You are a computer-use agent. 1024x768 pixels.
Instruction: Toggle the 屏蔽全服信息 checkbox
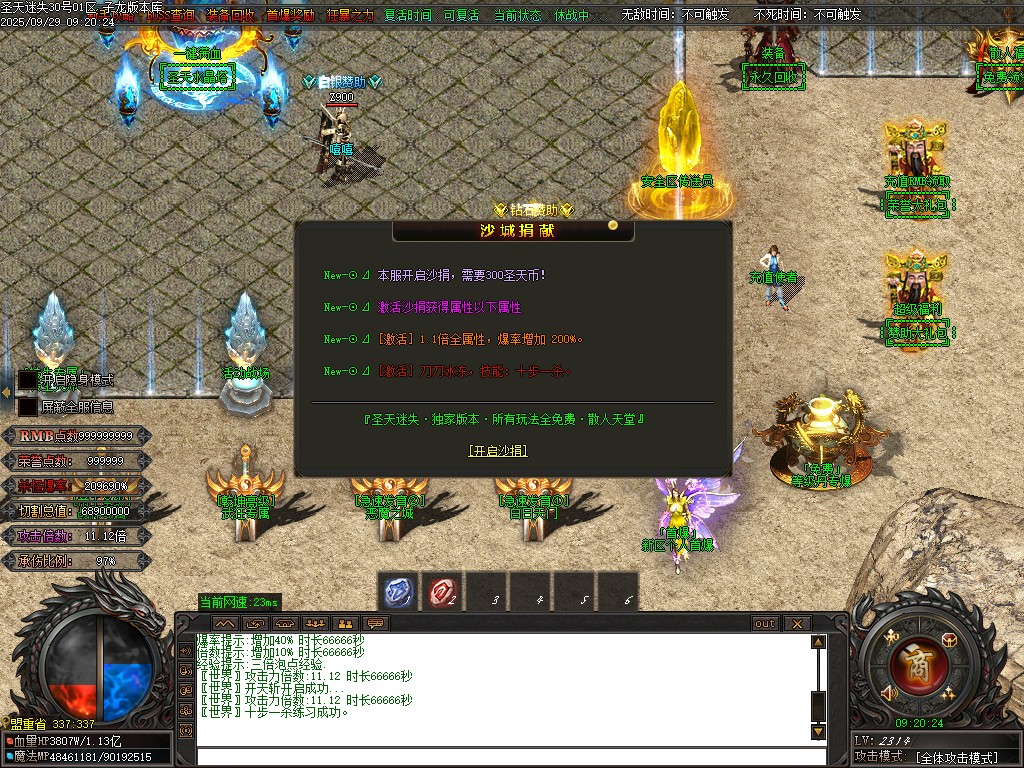click(27, 407)
